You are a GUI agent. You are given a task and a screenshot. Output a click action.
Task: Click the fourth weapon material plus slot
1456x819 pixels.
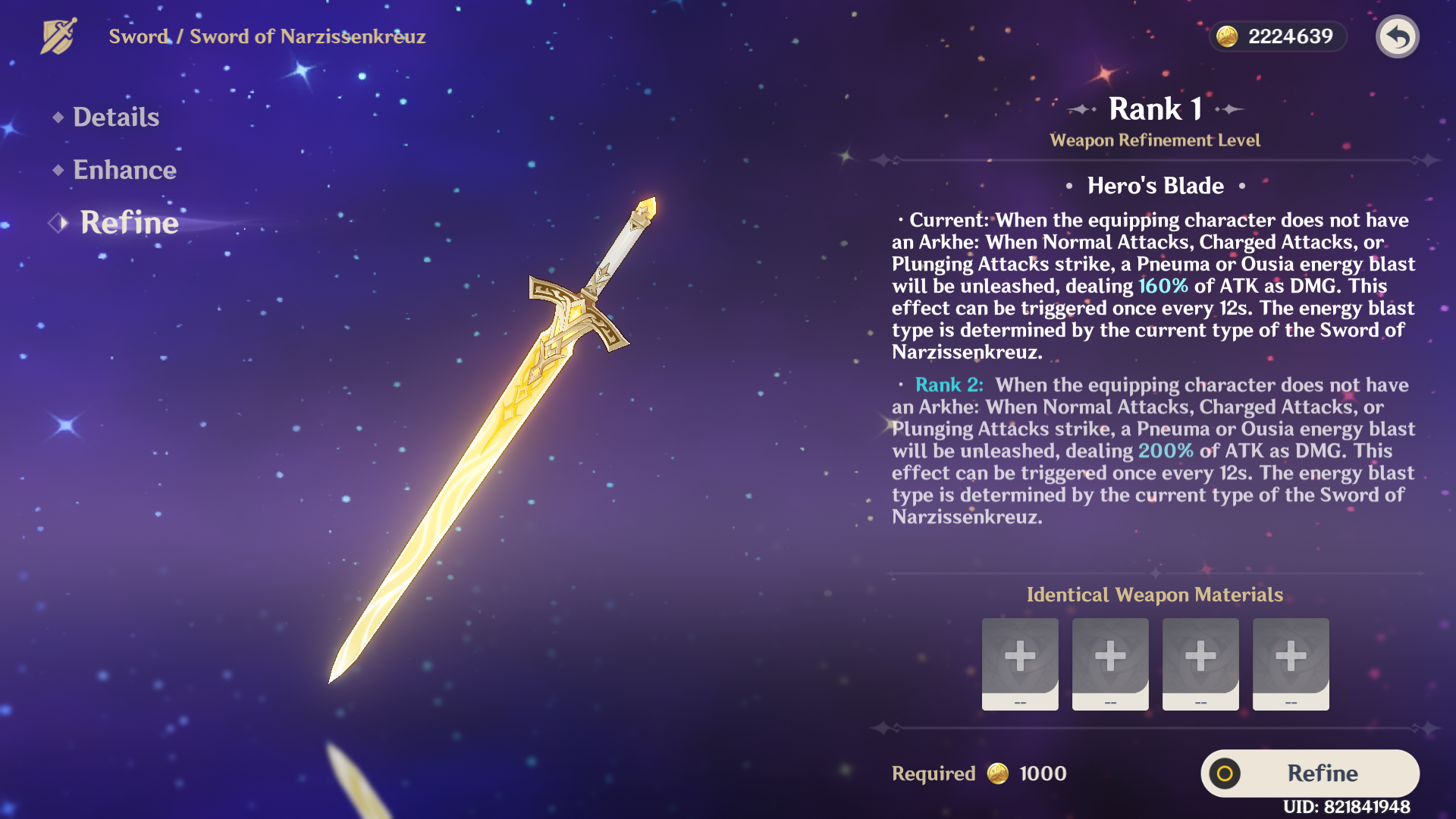tap(1290, 664)
